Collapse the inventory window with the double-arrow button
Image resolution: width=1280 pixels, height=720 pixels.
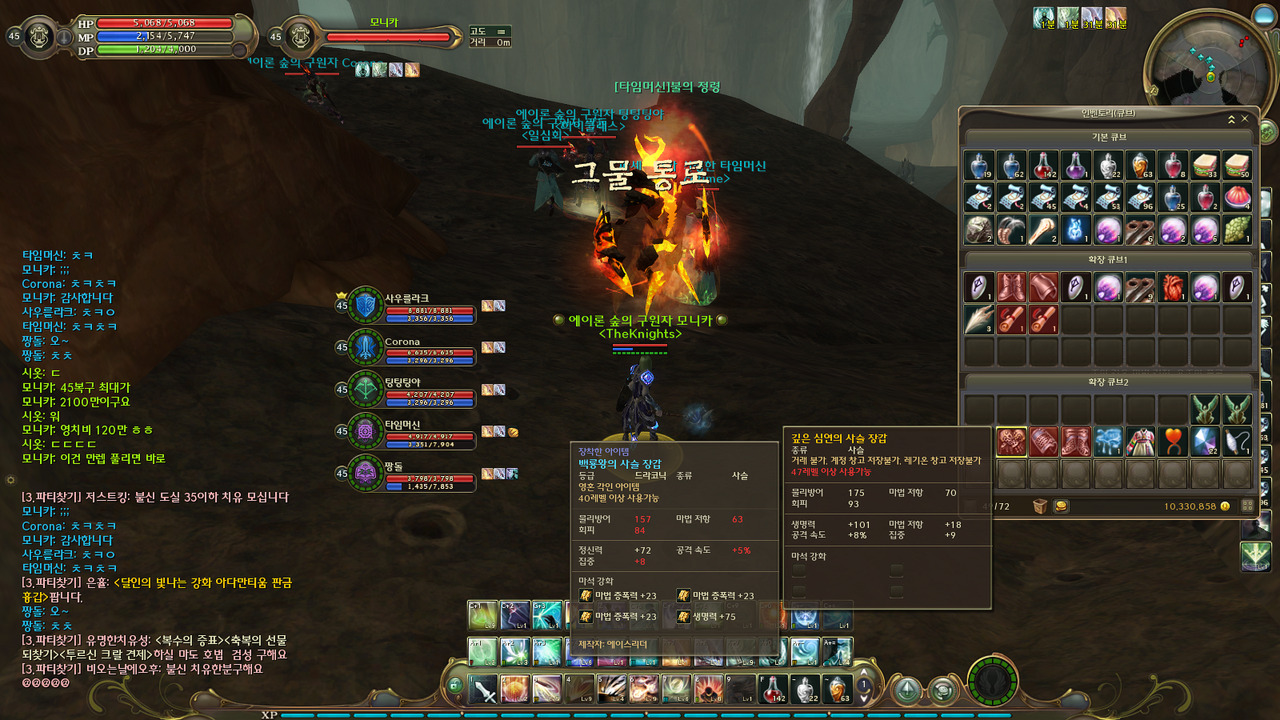(1231, 119)
